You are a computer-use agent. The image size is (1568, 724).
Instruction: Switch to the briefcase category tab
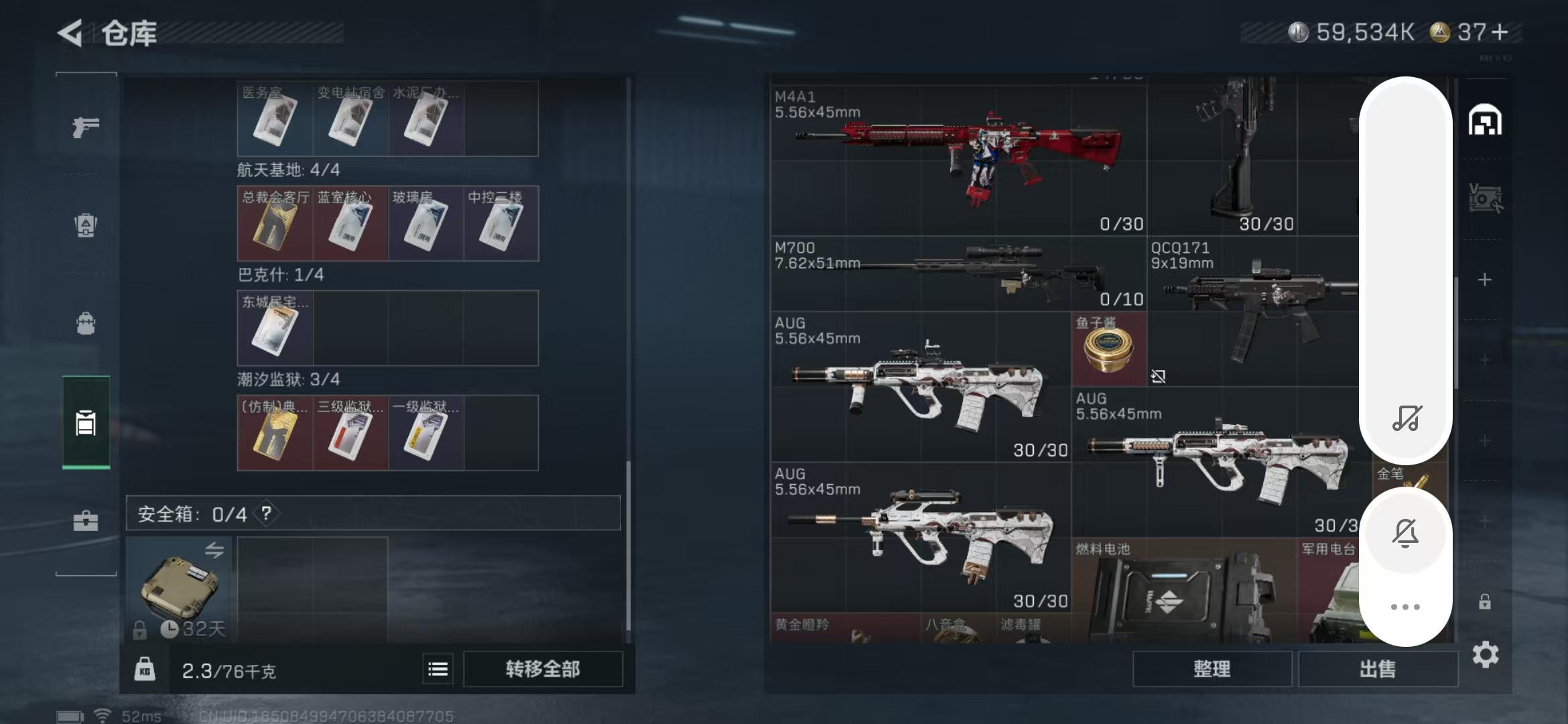point(86,521)
